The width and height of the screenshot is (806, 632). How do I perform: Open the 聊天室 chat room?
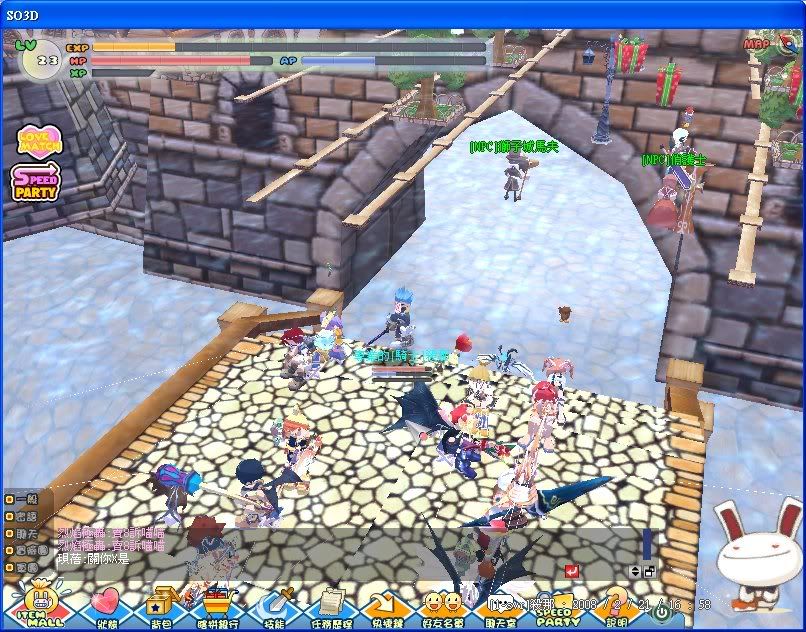501,606
